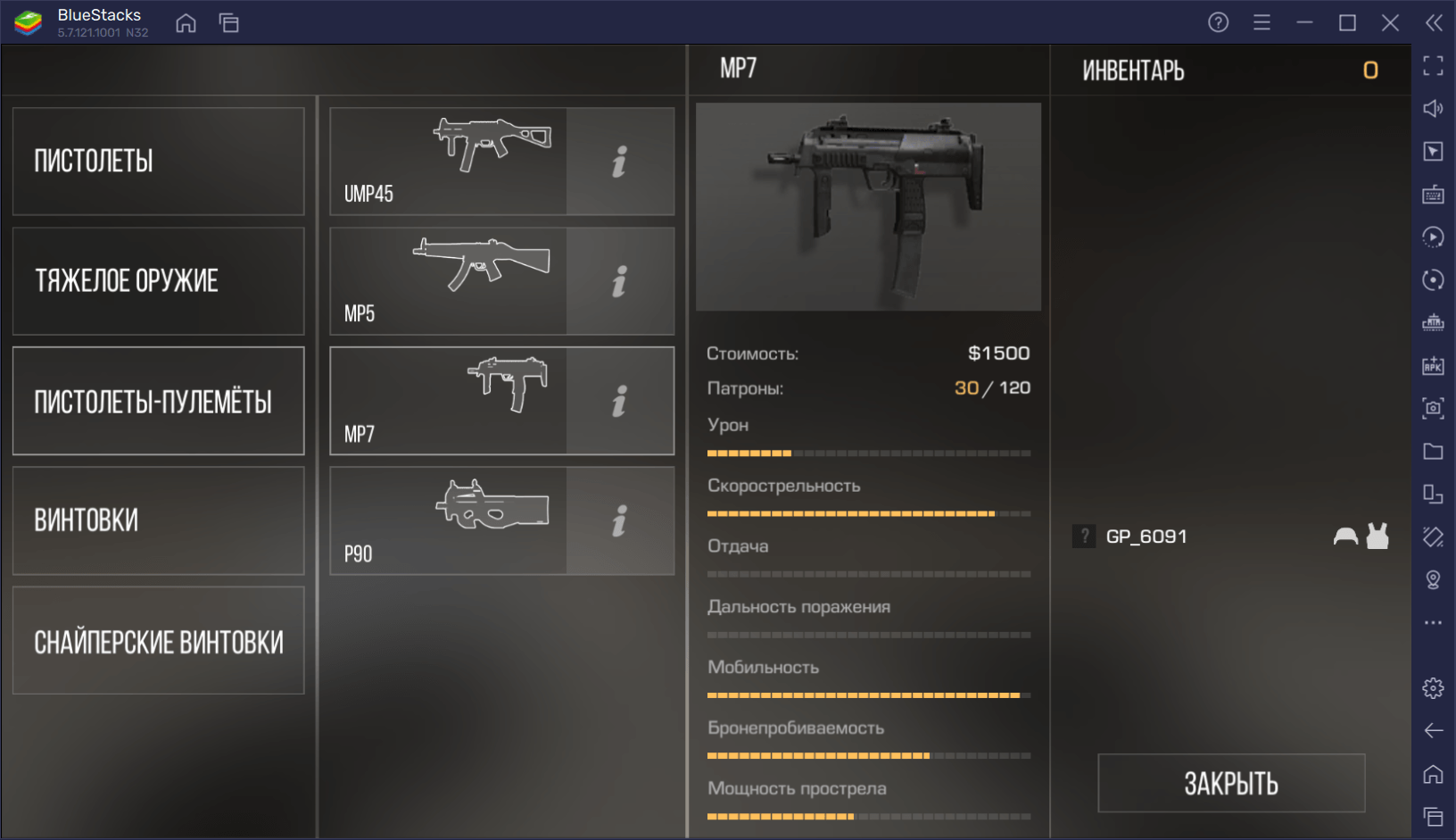Close the BlueStacks window
The image size is (1456, 840).
(x=1390, y=23)
